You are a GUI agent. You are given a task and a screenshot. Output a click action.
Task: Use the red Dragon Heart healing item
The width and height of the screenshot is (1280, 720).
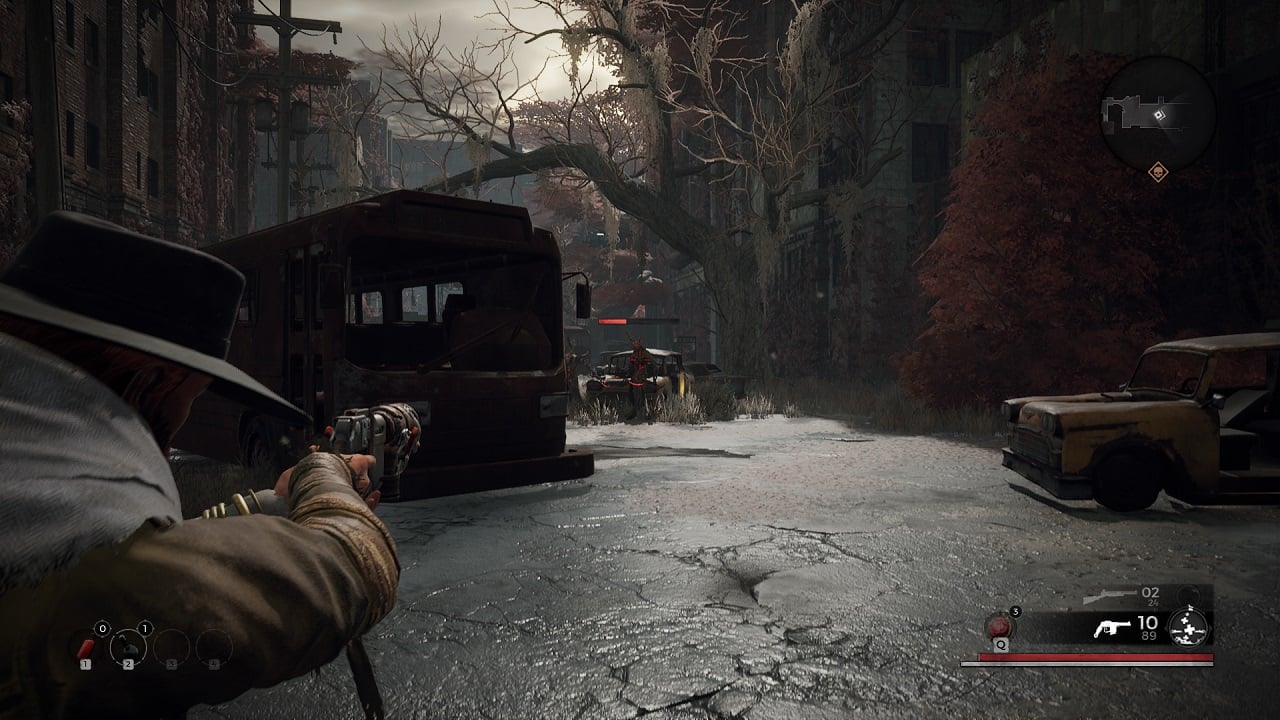coord(999,627)
